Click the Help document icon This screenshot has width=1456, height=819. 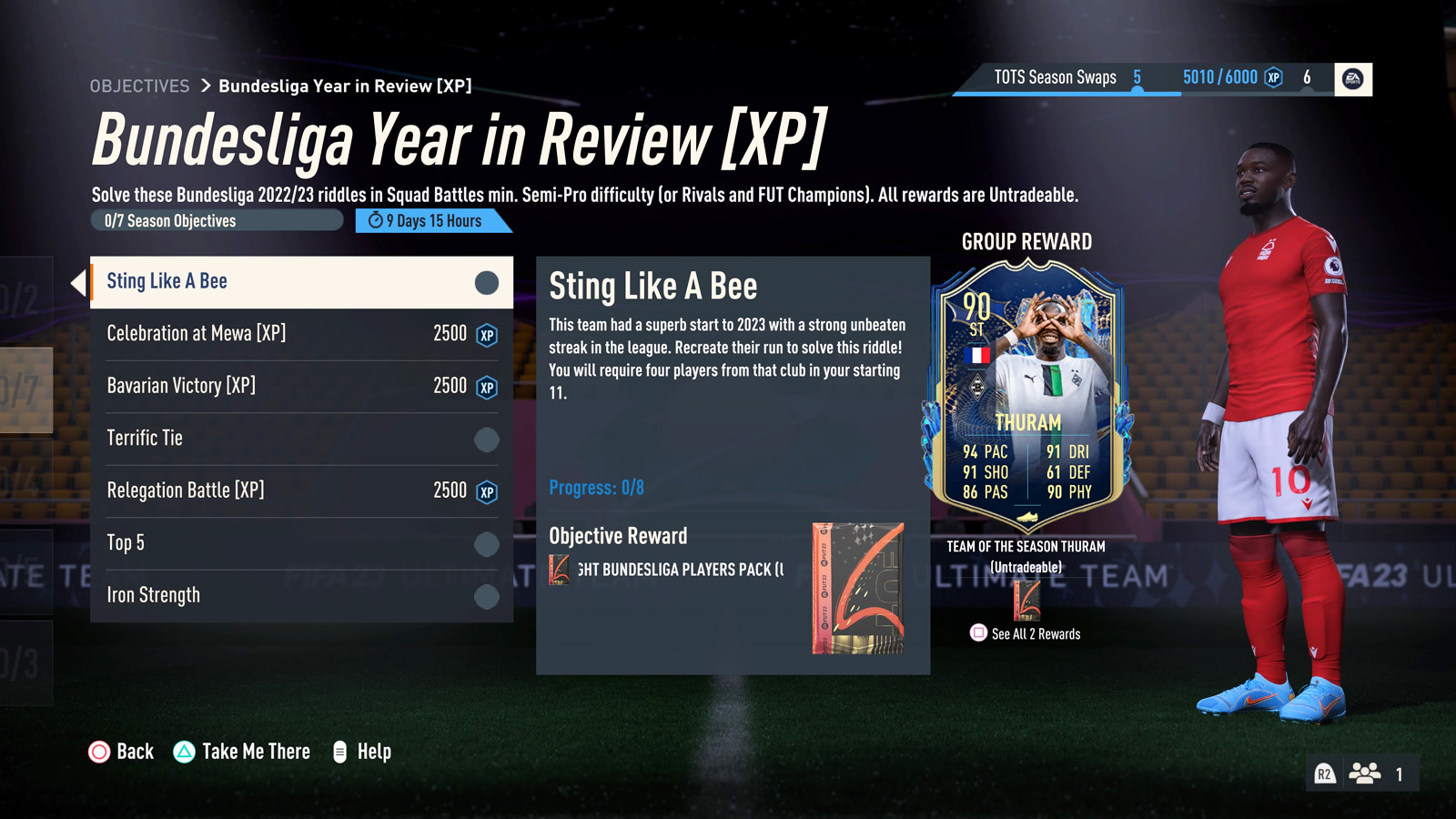tap(340, 752)
